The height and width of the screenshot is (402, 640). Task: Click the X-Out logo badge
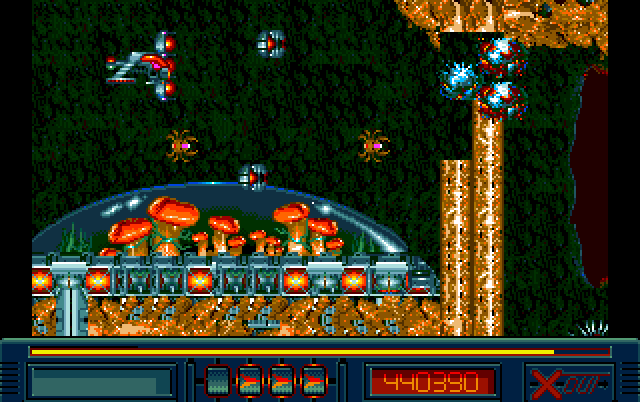(567, 380)
